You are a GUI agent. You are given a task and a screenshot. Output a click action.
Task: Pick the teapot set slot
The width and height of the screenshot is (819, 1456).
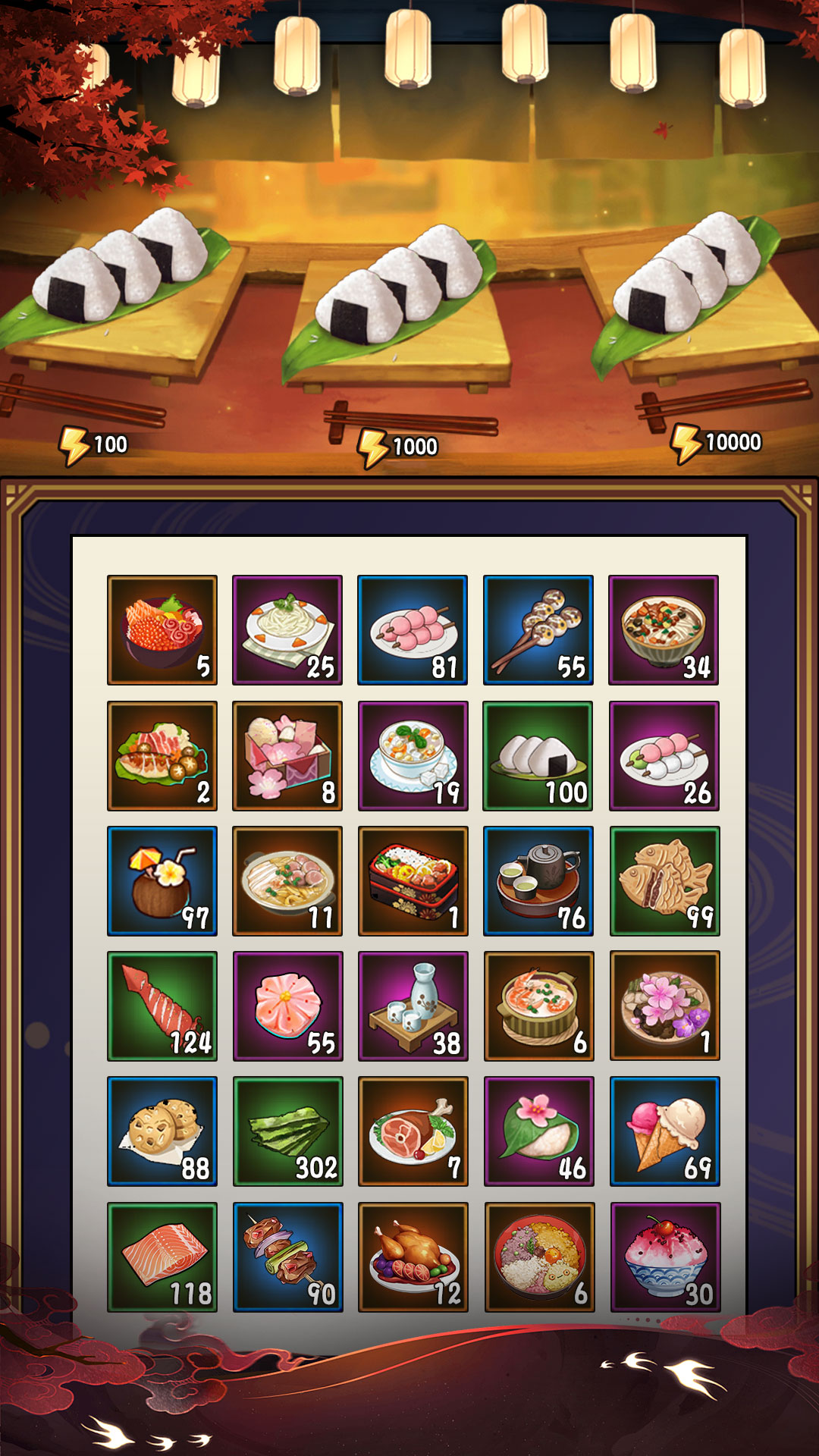(x=538, y=880)
